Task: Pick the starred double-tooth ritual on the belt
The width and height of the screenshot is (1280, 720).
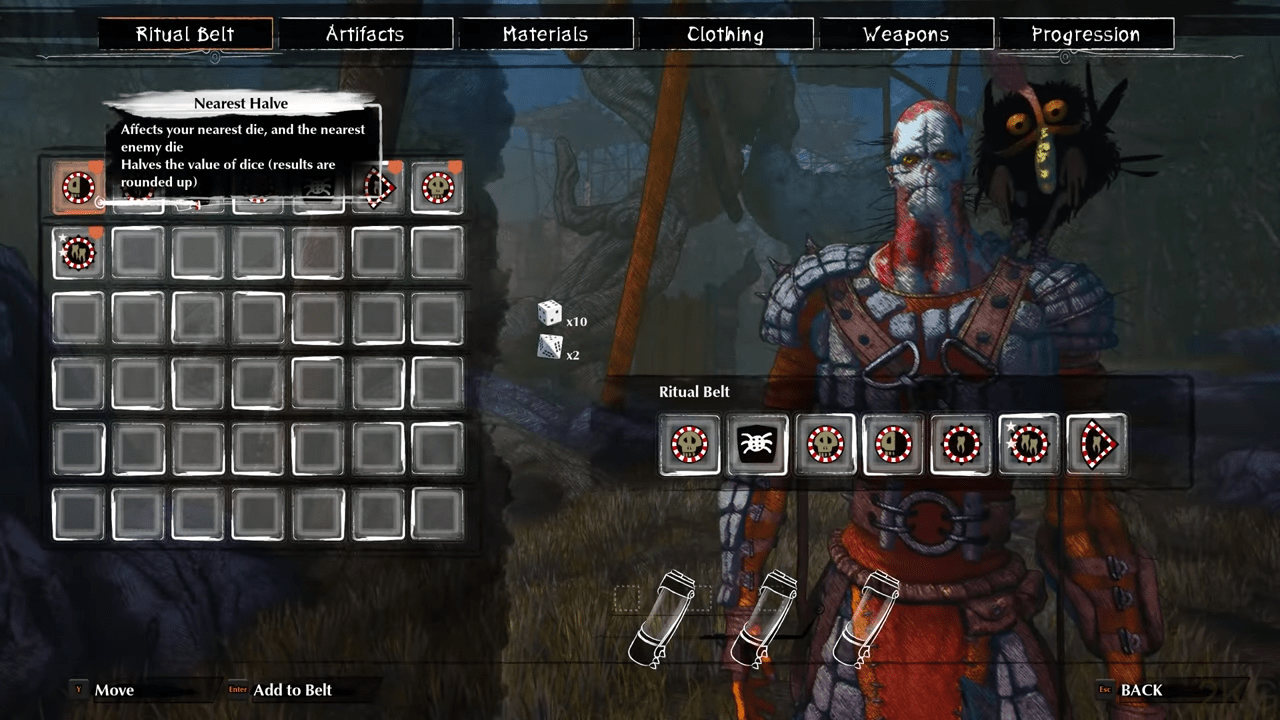Action: tap(1029, 444)
